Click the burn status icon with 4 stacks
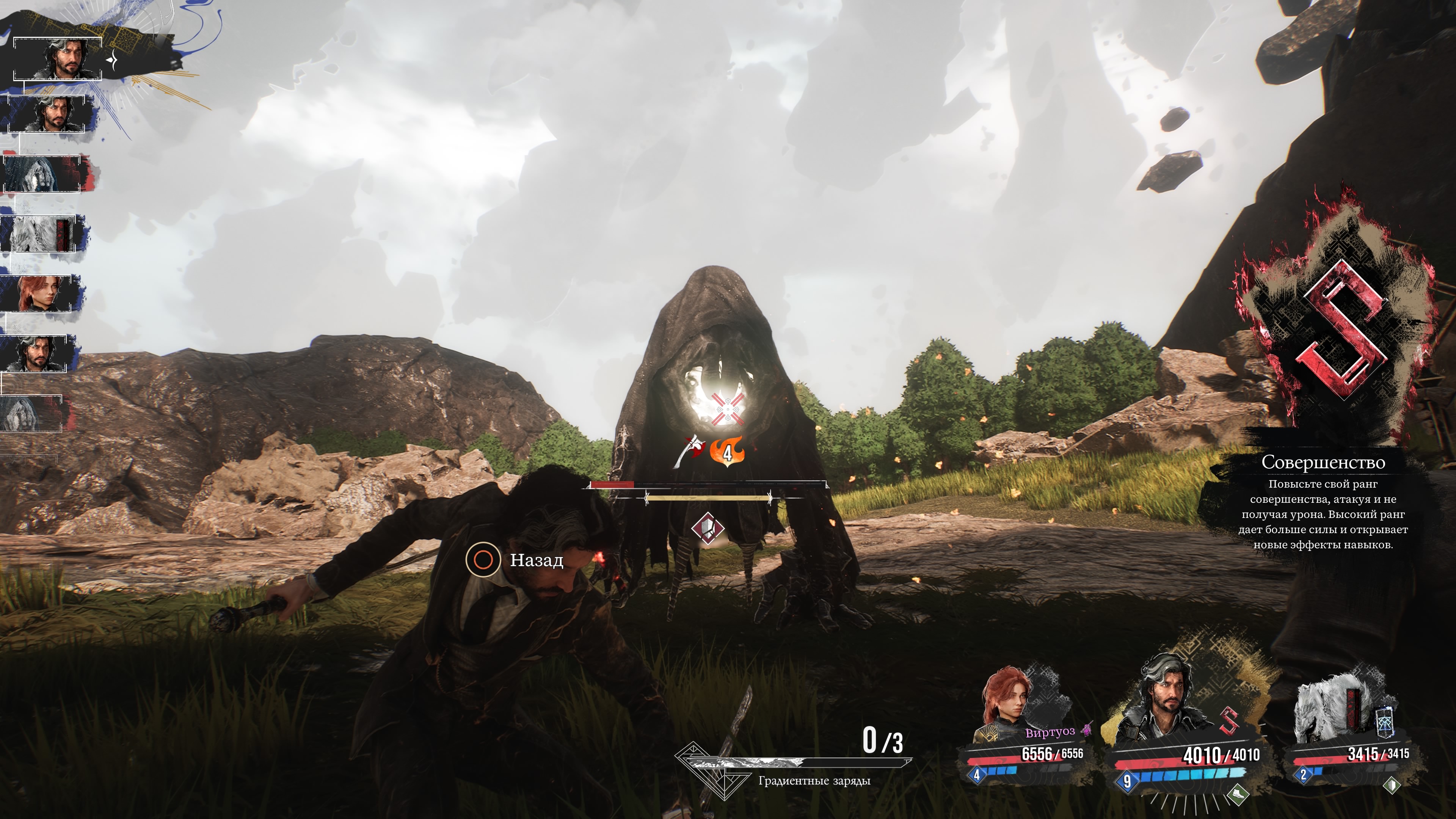 click(728, 452)
